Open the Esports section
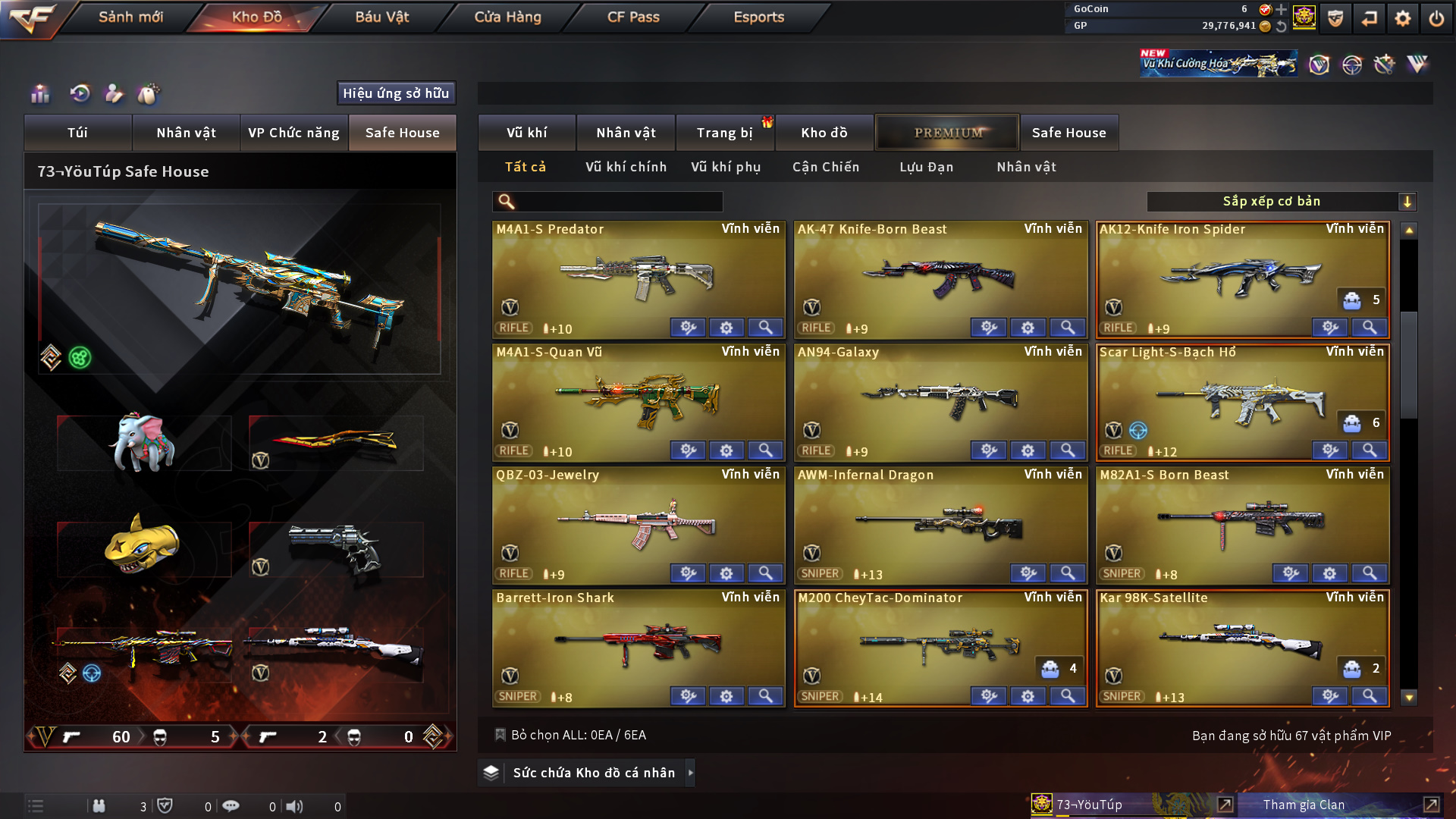Viewport: 1456px width, 819px height. [x=758, y=17]
